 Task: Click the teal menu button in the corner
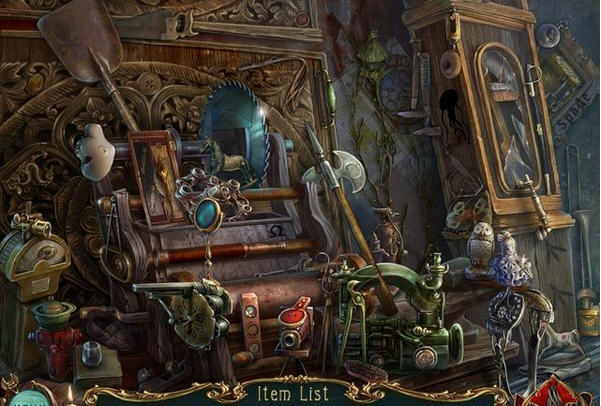(26, 399)
